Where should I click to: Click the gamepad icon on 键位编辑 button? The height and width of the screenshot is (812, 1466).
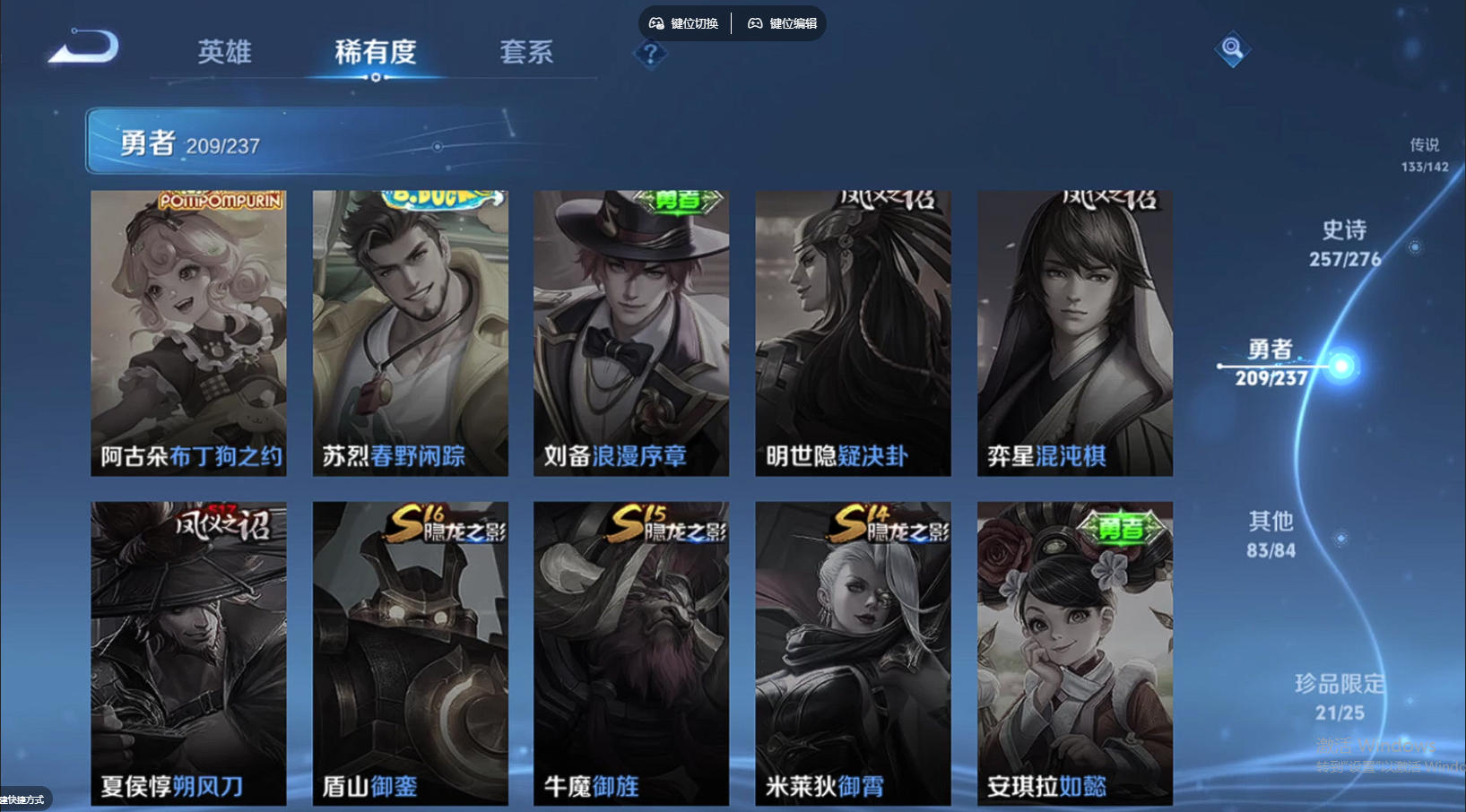[754, 22]
